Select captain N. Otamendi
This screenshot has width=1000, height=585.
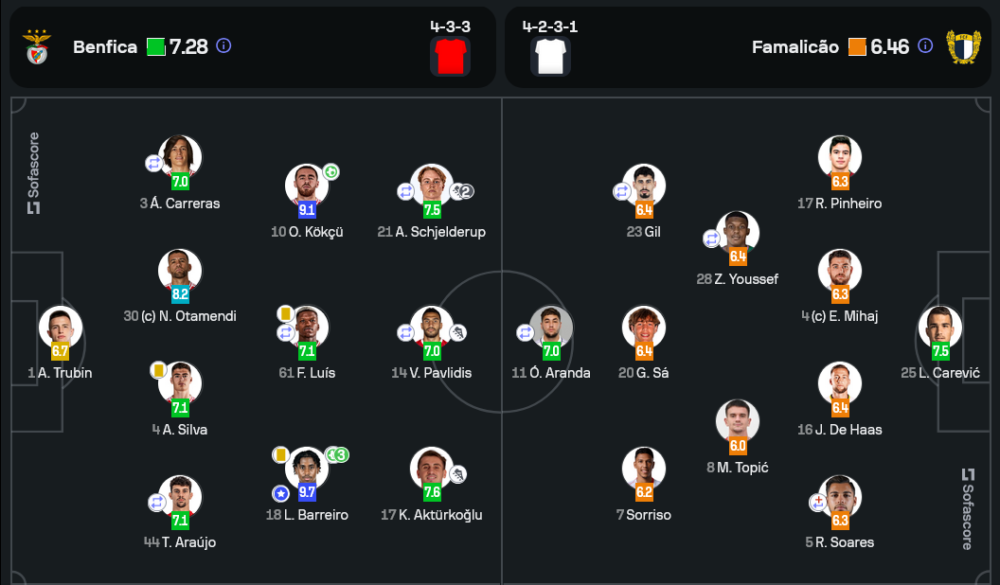pos(180,272)
